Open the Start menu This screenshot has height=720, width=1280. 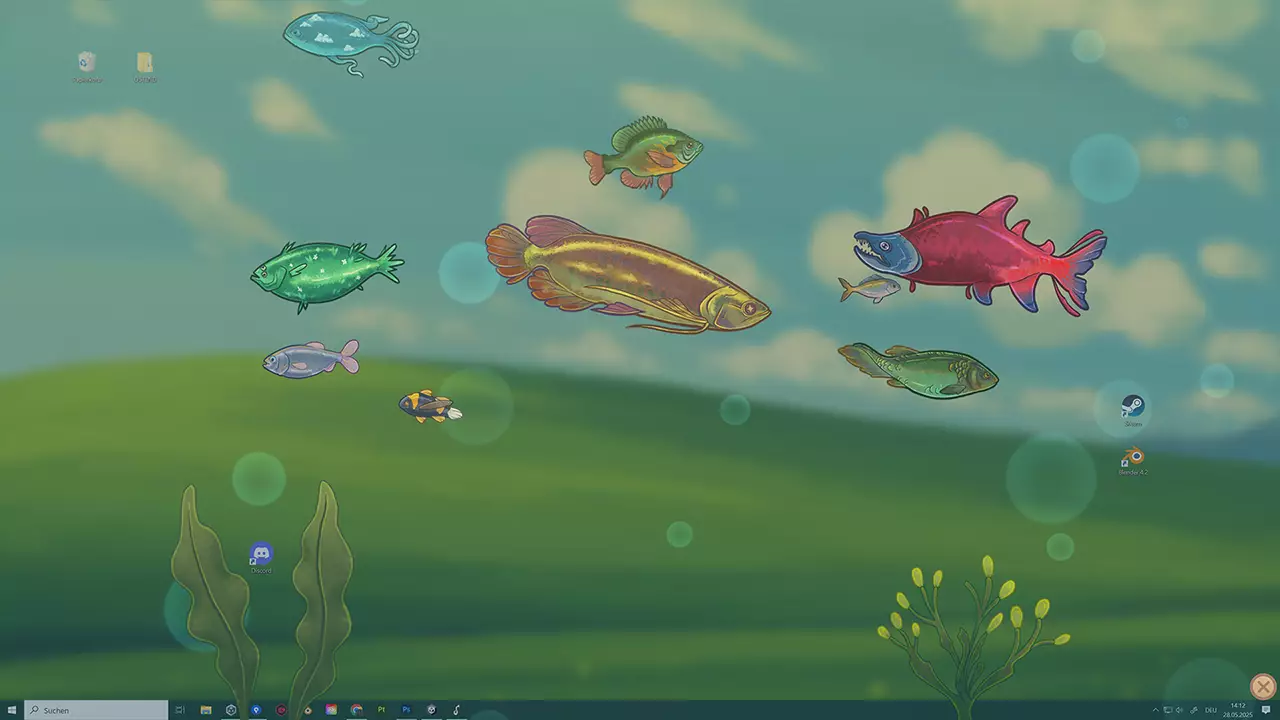click(10, 710)
